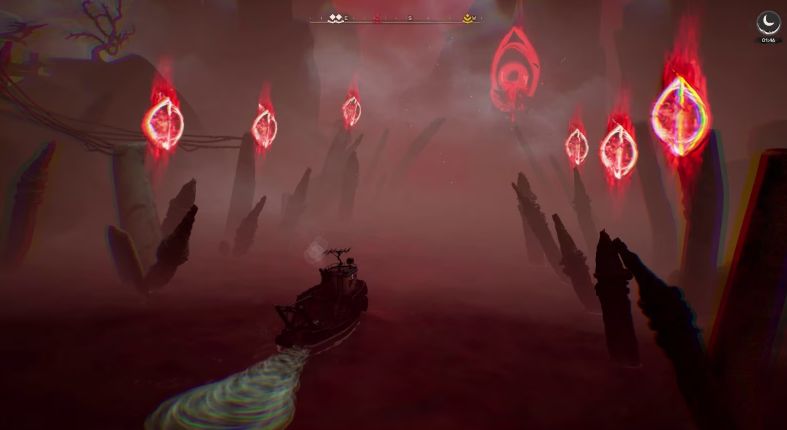Click the moon day-night clock icon
Screen dimensions: 787x430
click(x=767, y=23)
